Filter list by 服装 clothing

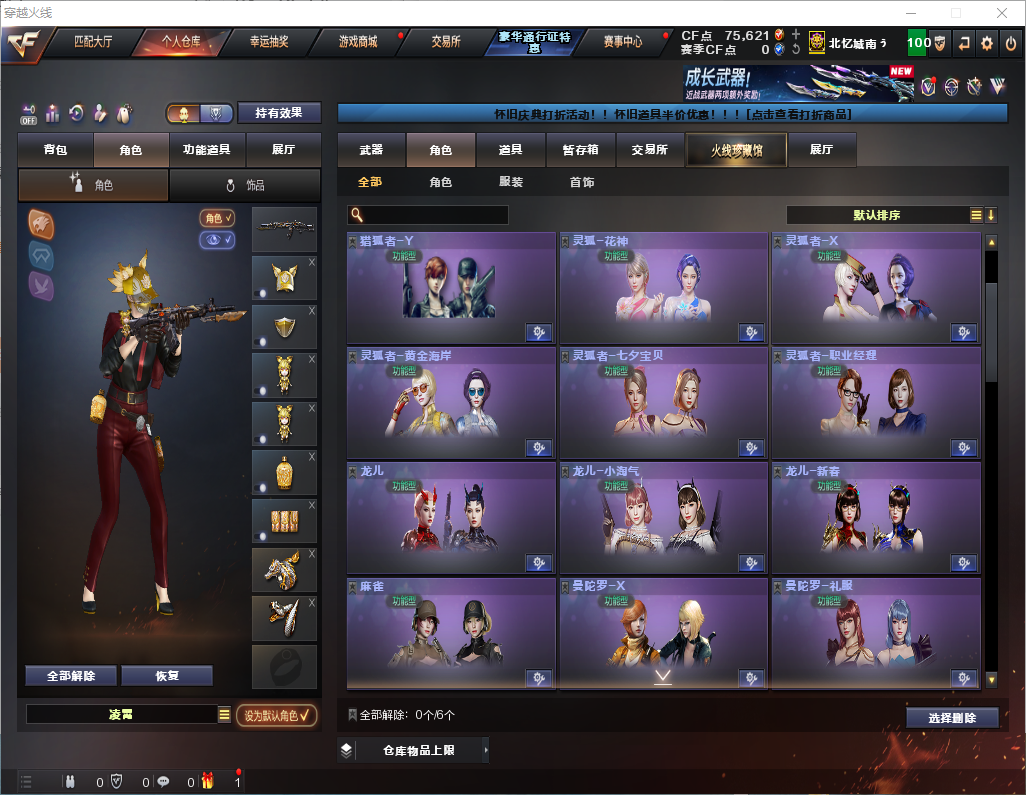pyautogui.click(x=511, y=183)
